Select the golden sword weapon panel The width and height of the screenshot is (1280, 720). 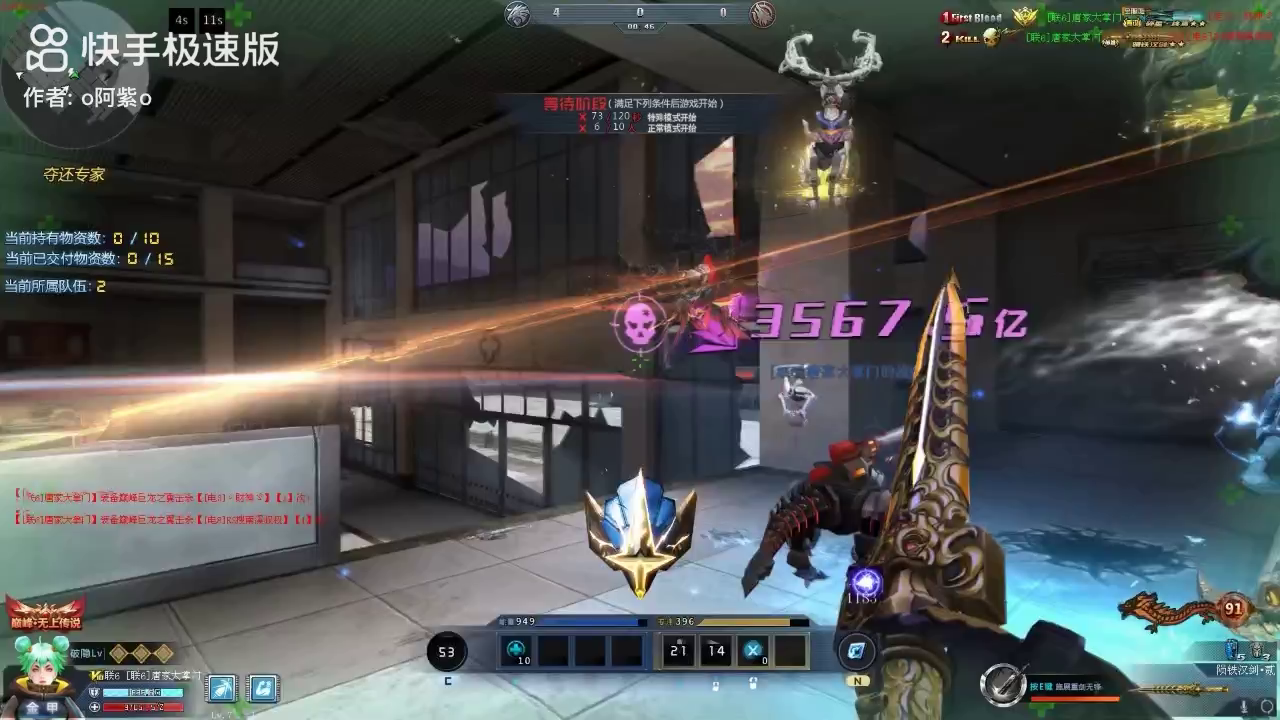[x=1180, y=688]
